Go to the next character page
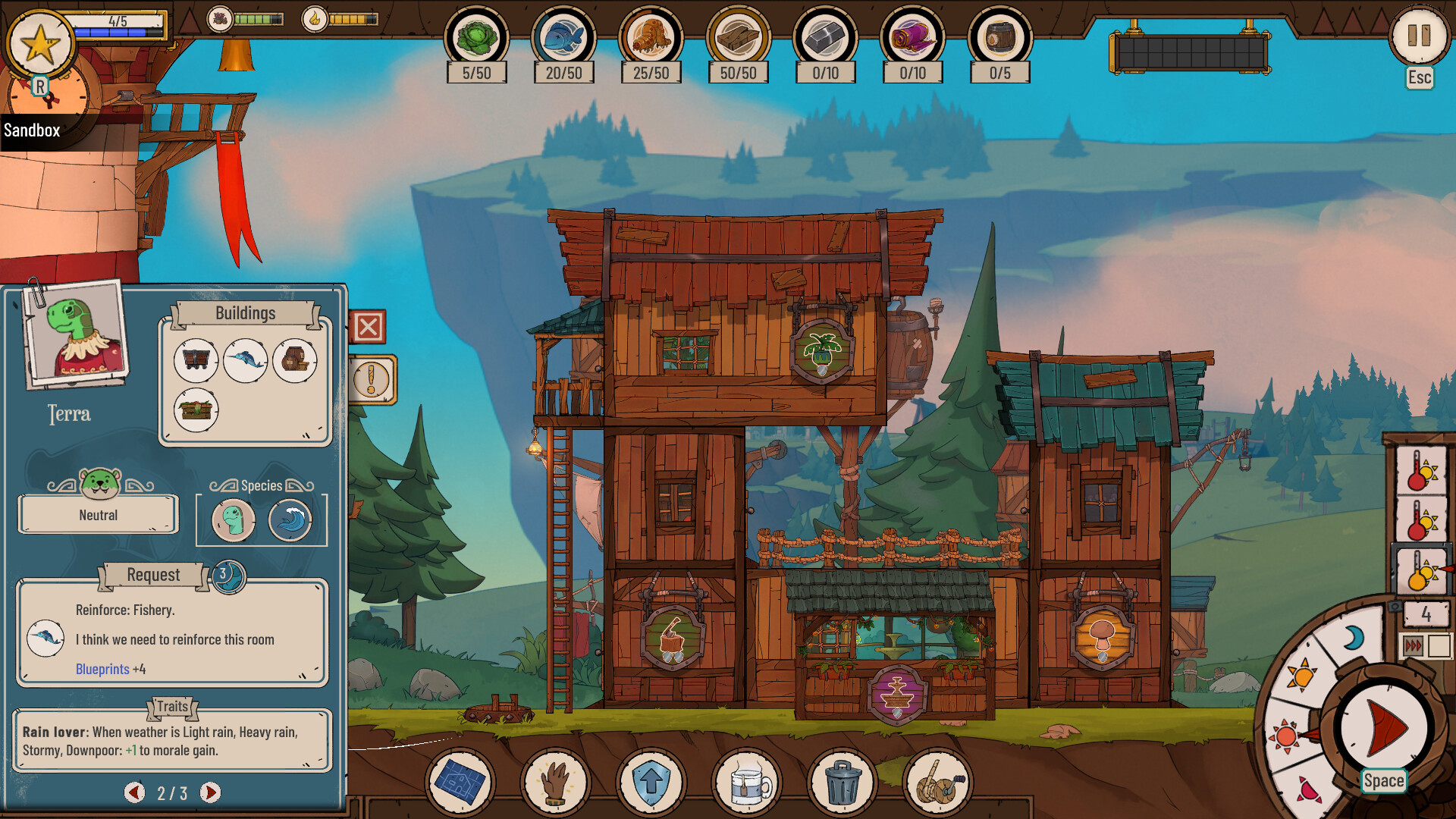Screen dimensions: 1456x819 pyautogui.click(x=210, y=792)
